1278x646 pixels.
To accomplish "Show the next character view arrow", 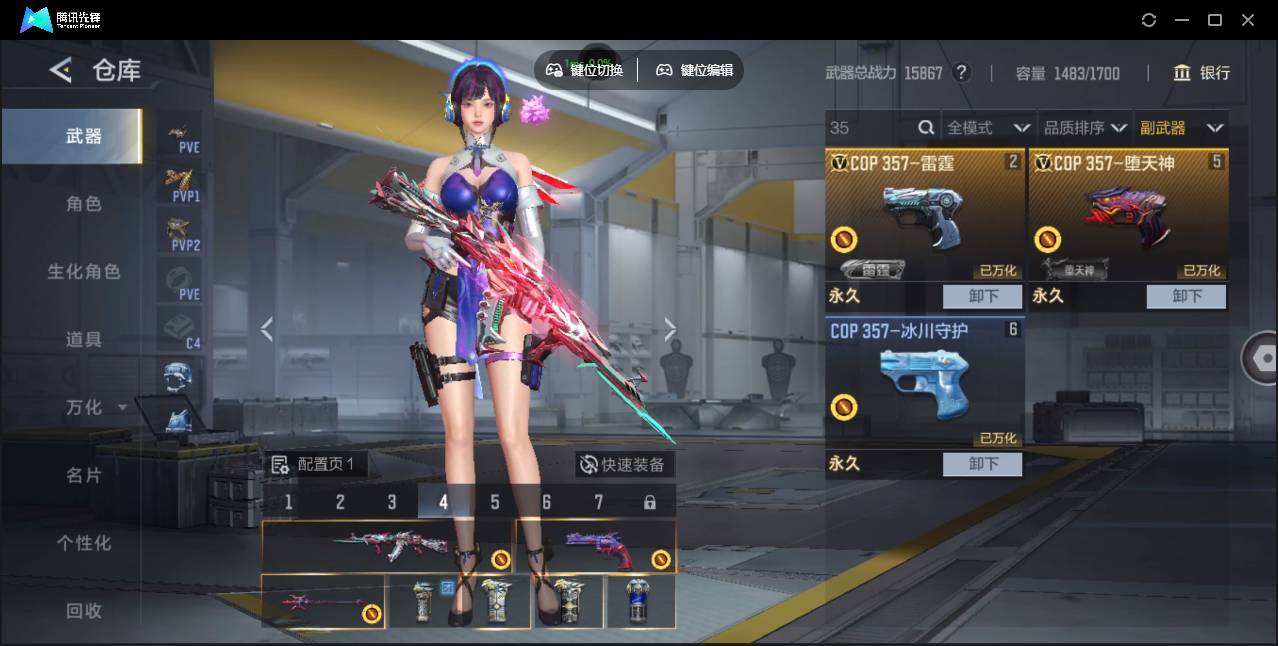I will coord(670,329).
